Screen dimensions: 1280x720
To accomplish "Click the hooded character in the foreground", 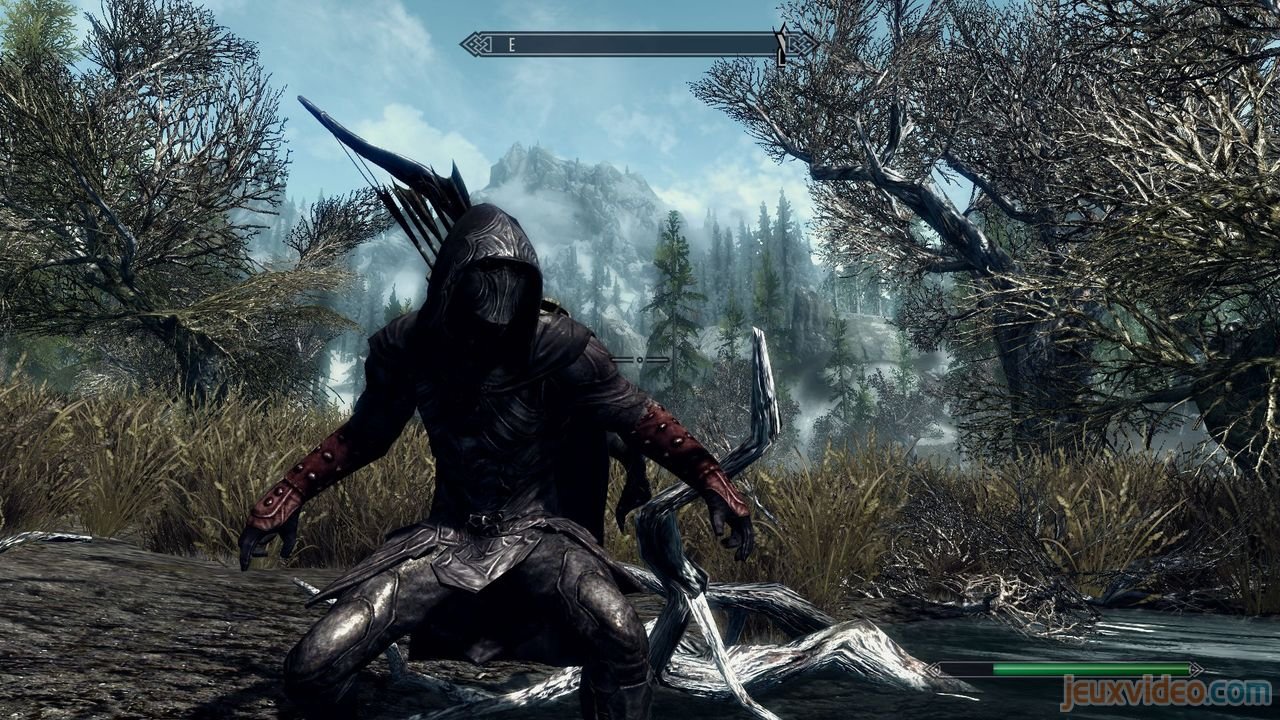I will (x=490, y=420).
